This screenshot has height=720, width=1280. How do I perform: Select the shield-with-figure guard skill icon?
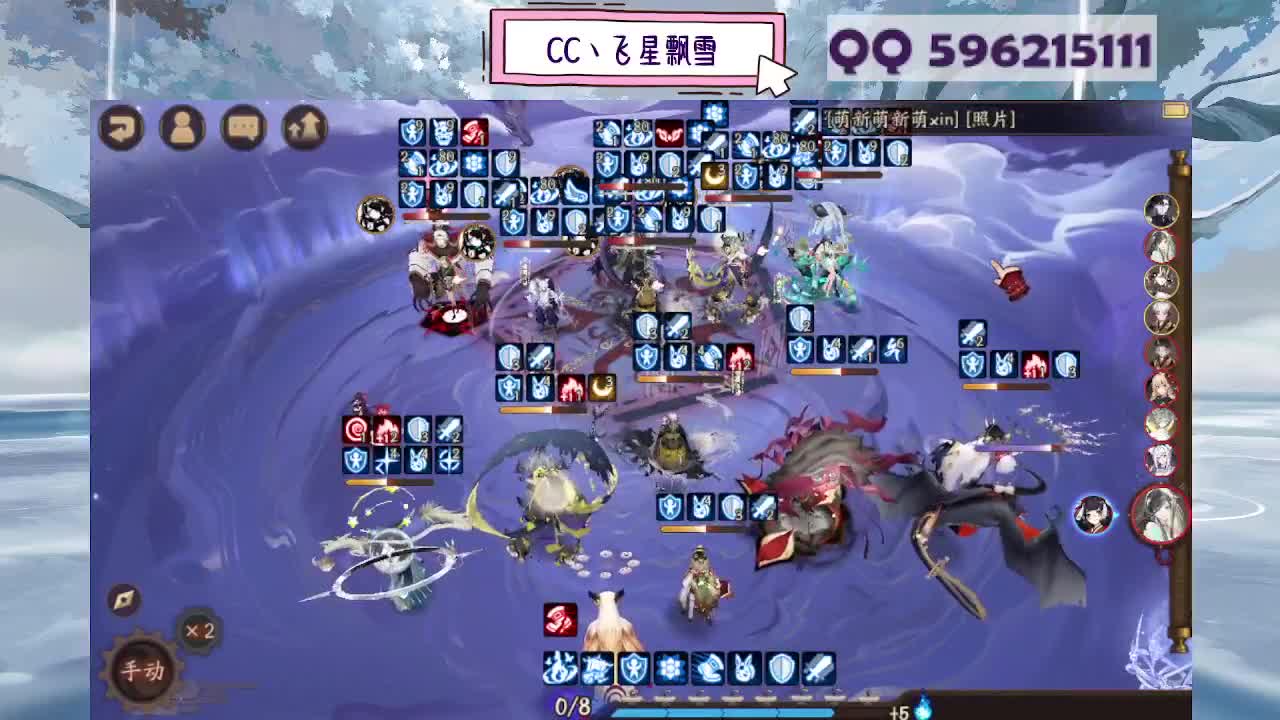[x=634, y=667]
